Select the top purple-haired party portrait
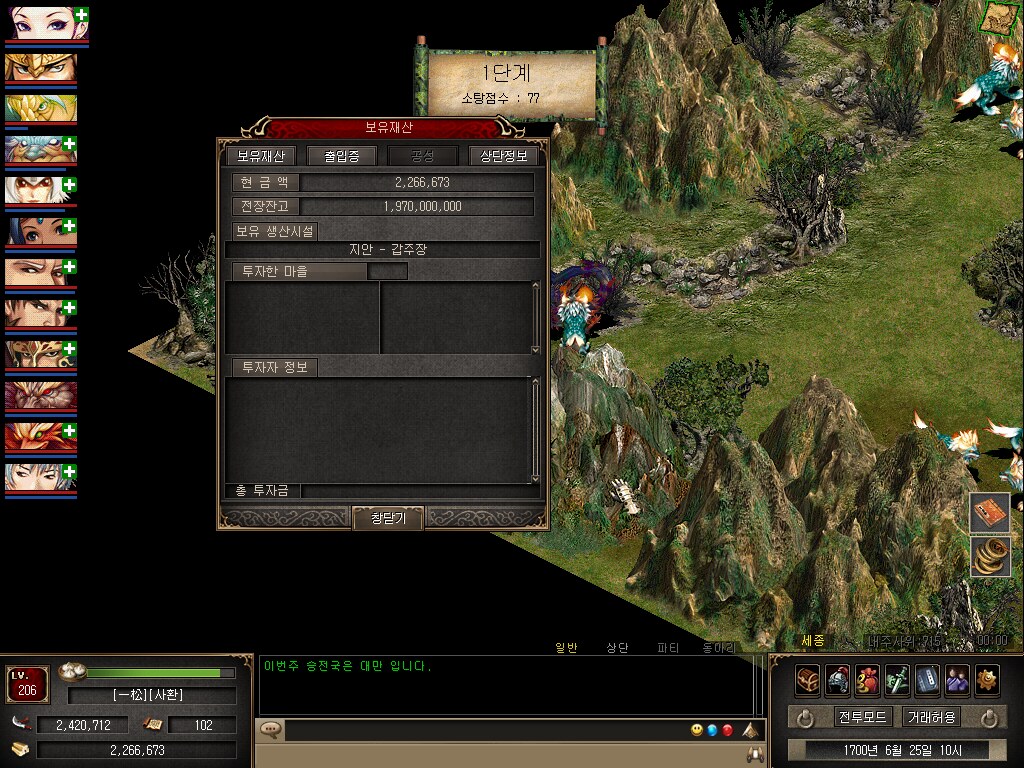The width and height of the screenshot is (1024, 768). coord(40,24)
